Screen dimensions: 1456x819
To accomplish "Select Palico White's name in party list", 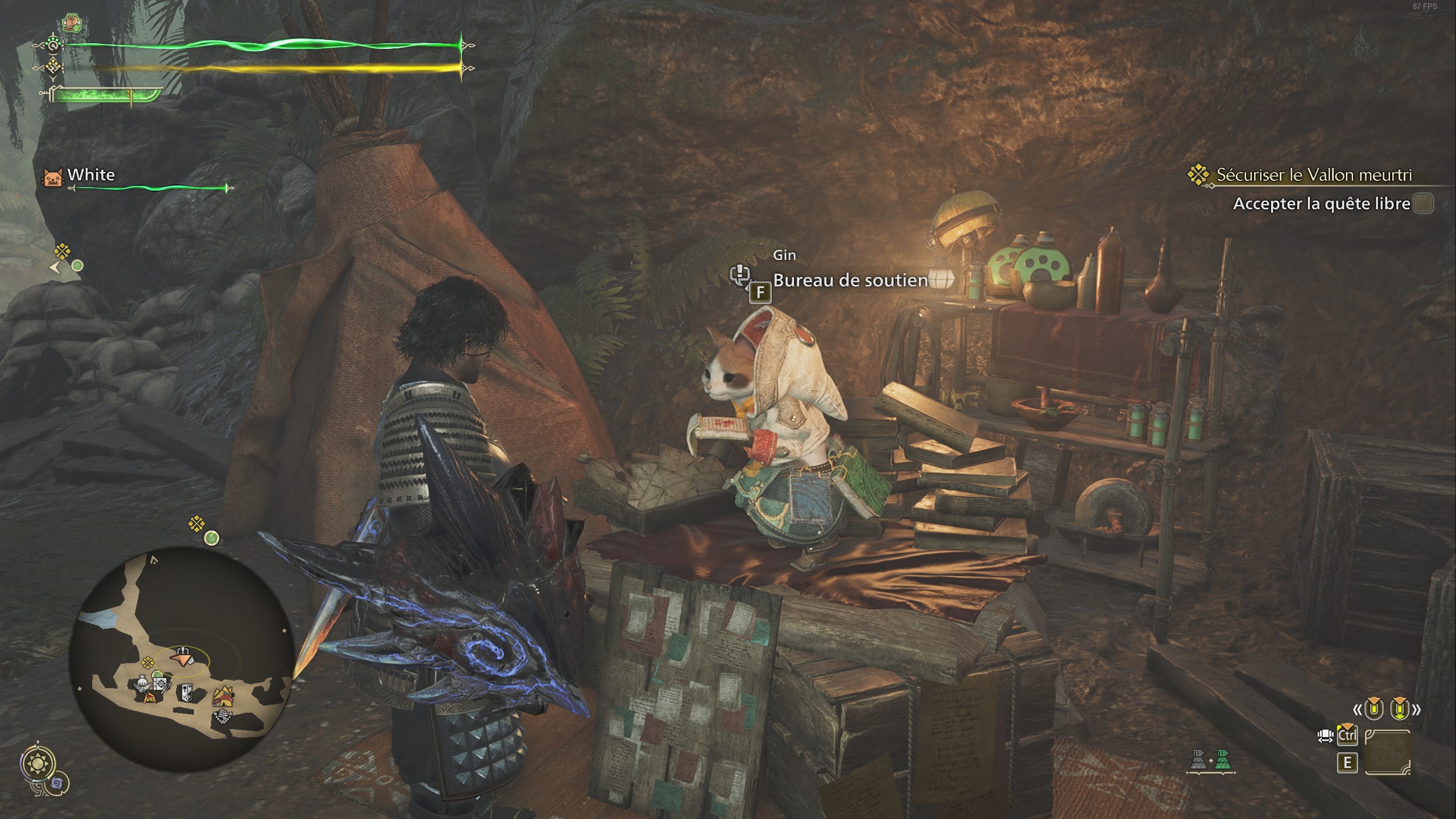I will (x=91, y=175).
